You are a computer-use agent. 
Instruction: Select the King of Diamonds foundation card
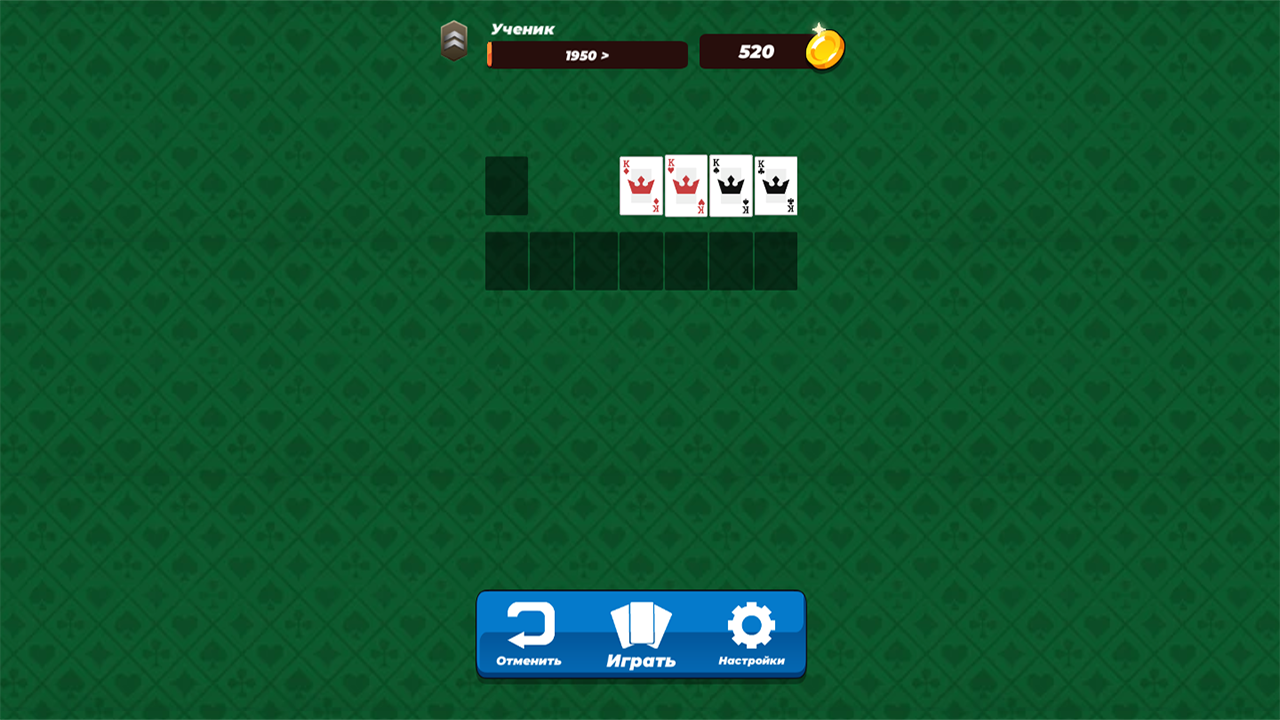point(641,185)
